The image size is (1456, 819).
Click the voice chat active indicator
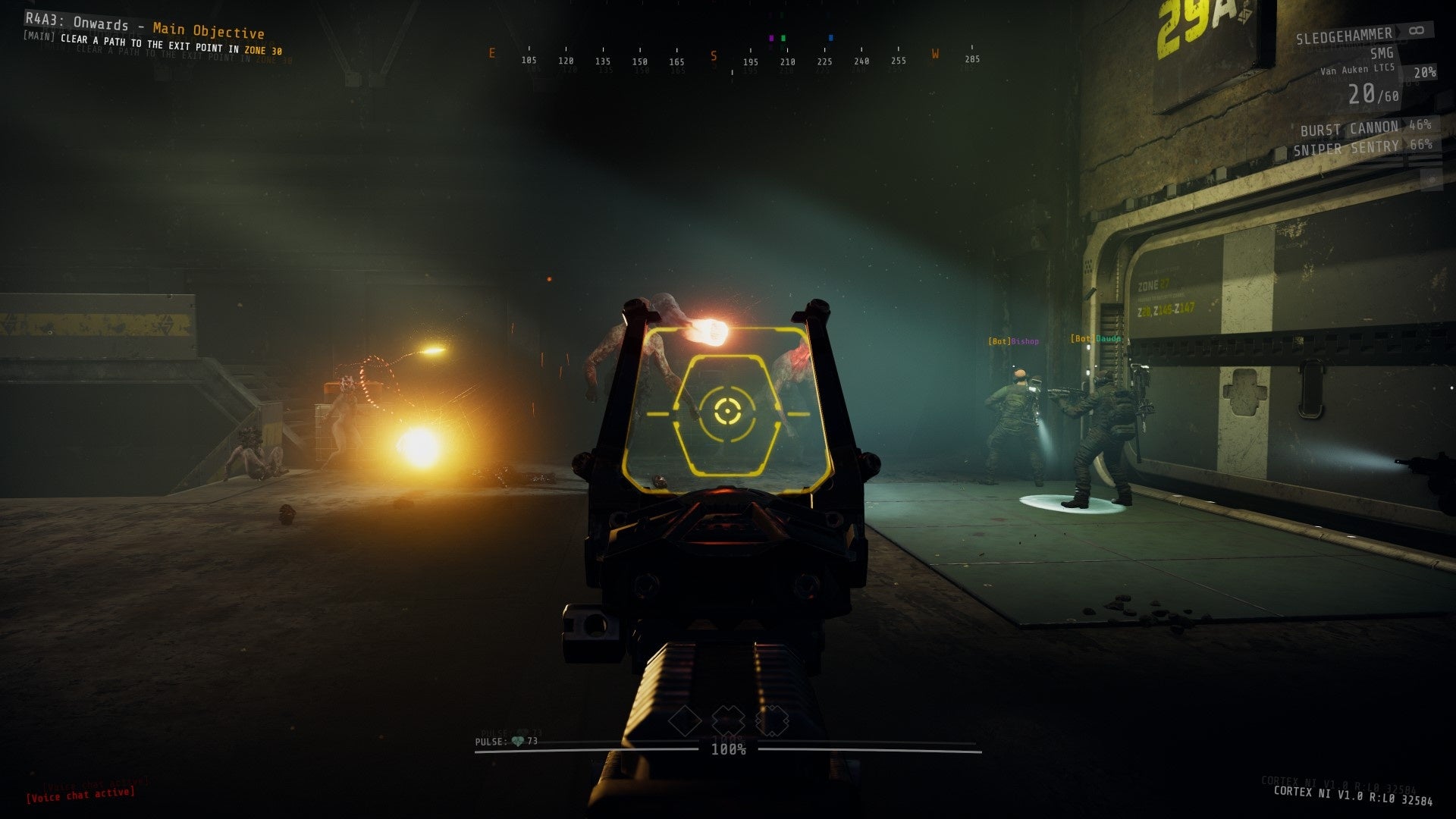[x=81, y=794]
